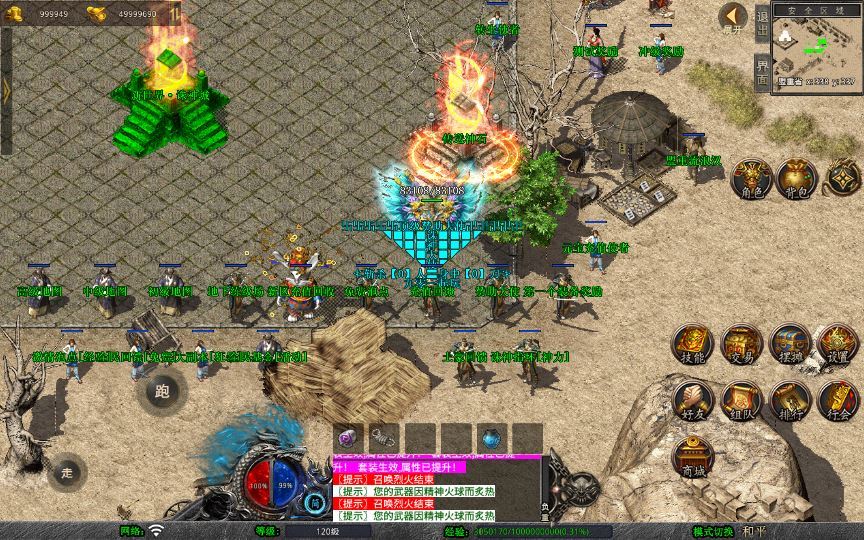Image resolution: width=864 pixels, height=540 pixels.
Task: Open the 商城 shop
Action: click(x=691, y=456)
